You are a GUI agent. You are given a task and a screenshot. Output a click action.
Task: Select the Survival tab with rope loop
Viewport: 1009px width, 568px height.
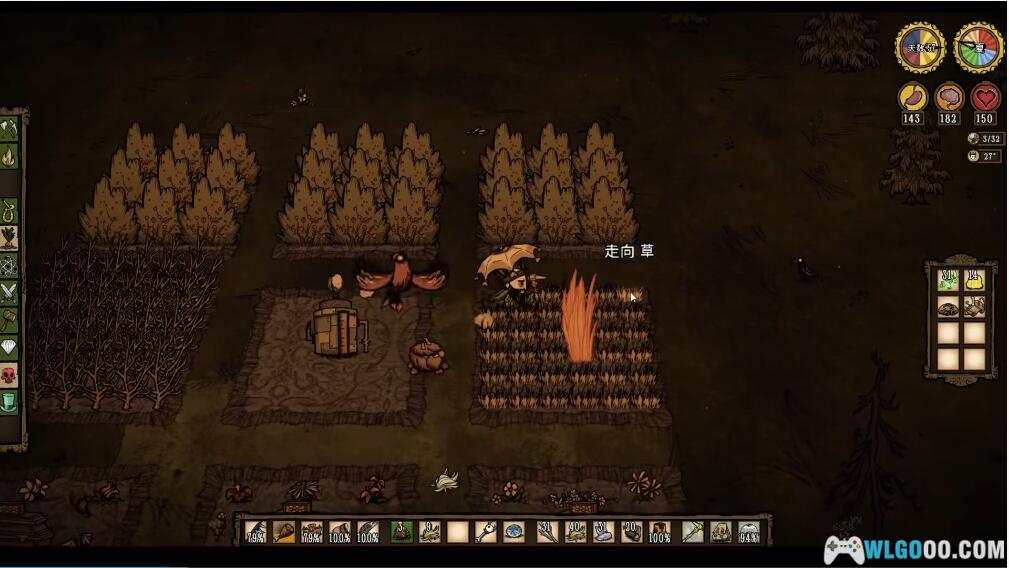9,211
